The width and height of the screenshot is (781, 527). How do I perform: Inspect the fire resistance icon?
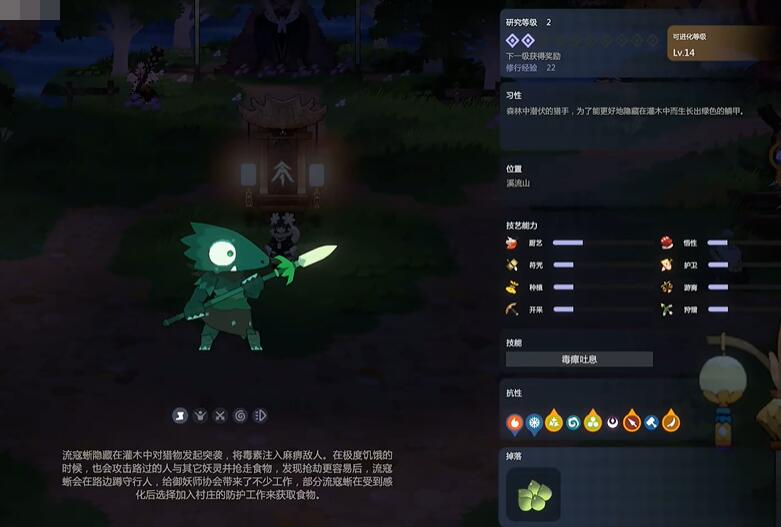[x=515, y=423]
